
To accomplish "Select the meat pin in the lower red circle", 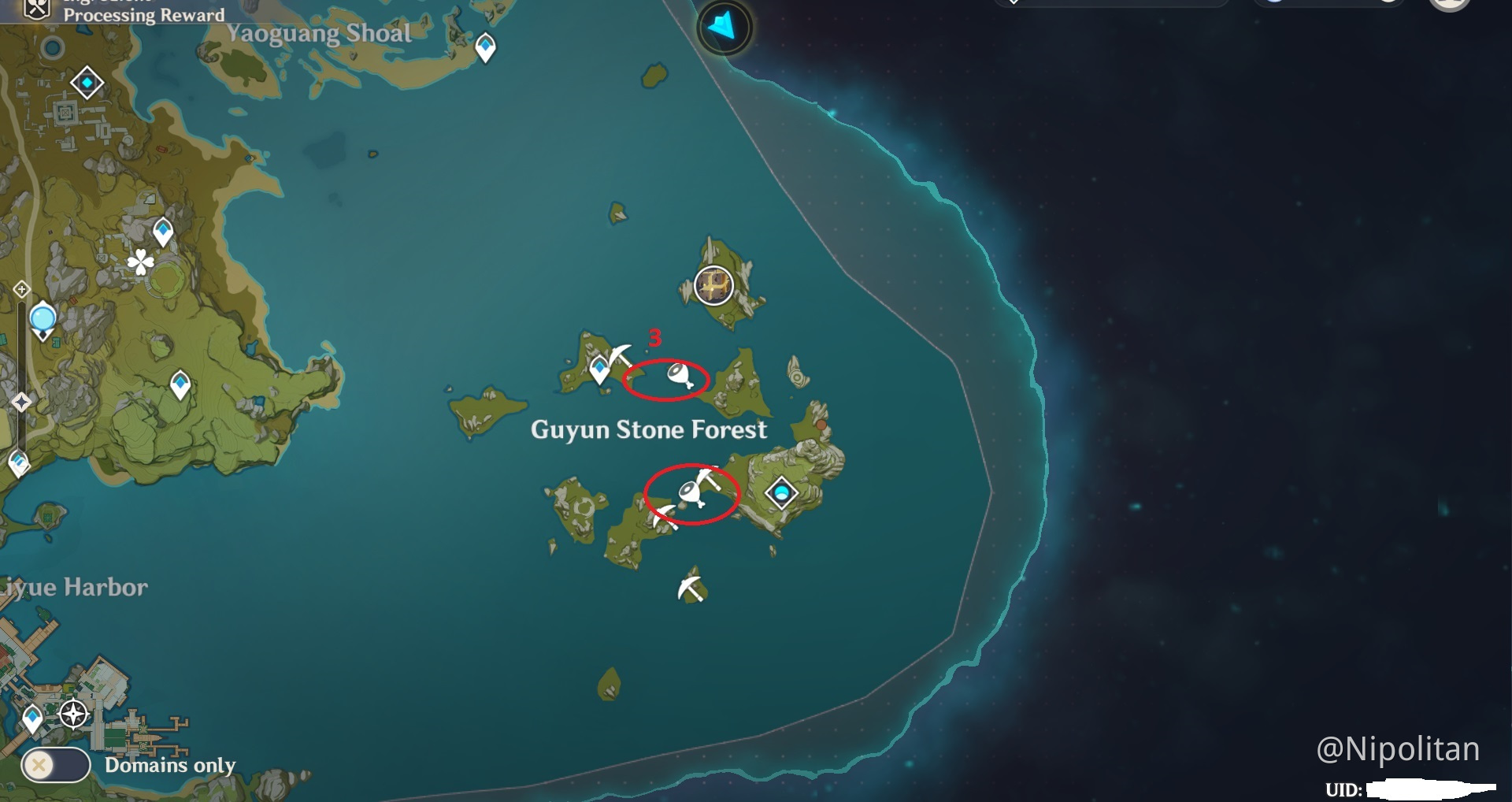I will tap(691, 493).
